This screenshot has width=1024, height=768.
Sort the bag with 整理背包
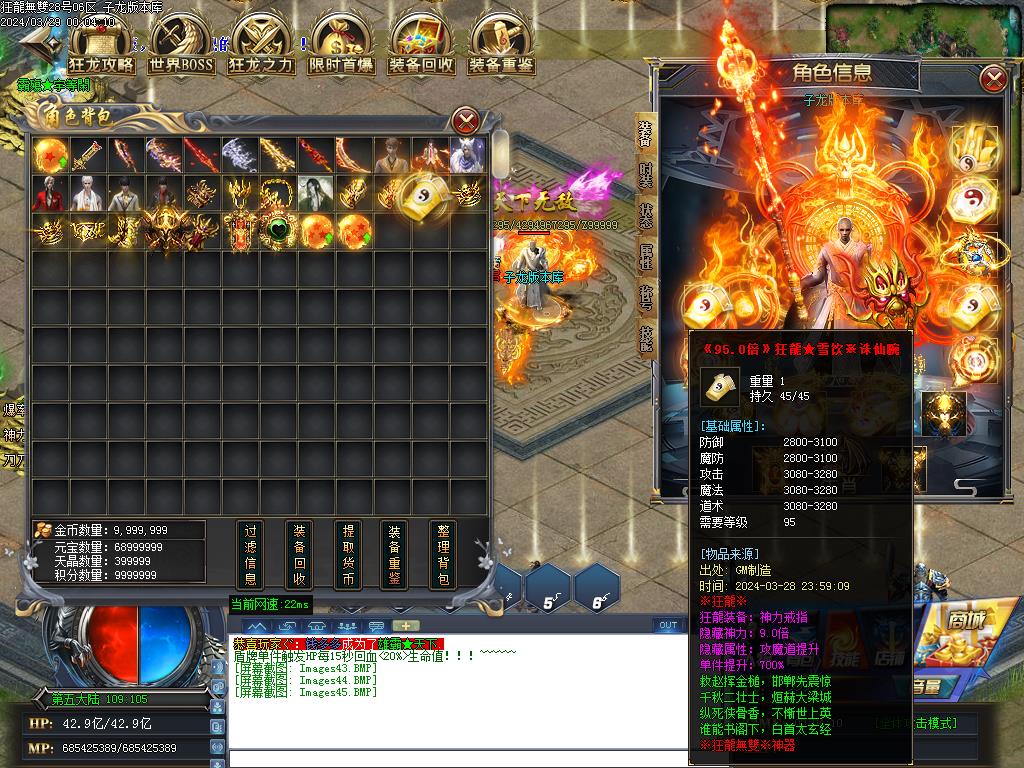coord(443,555)
